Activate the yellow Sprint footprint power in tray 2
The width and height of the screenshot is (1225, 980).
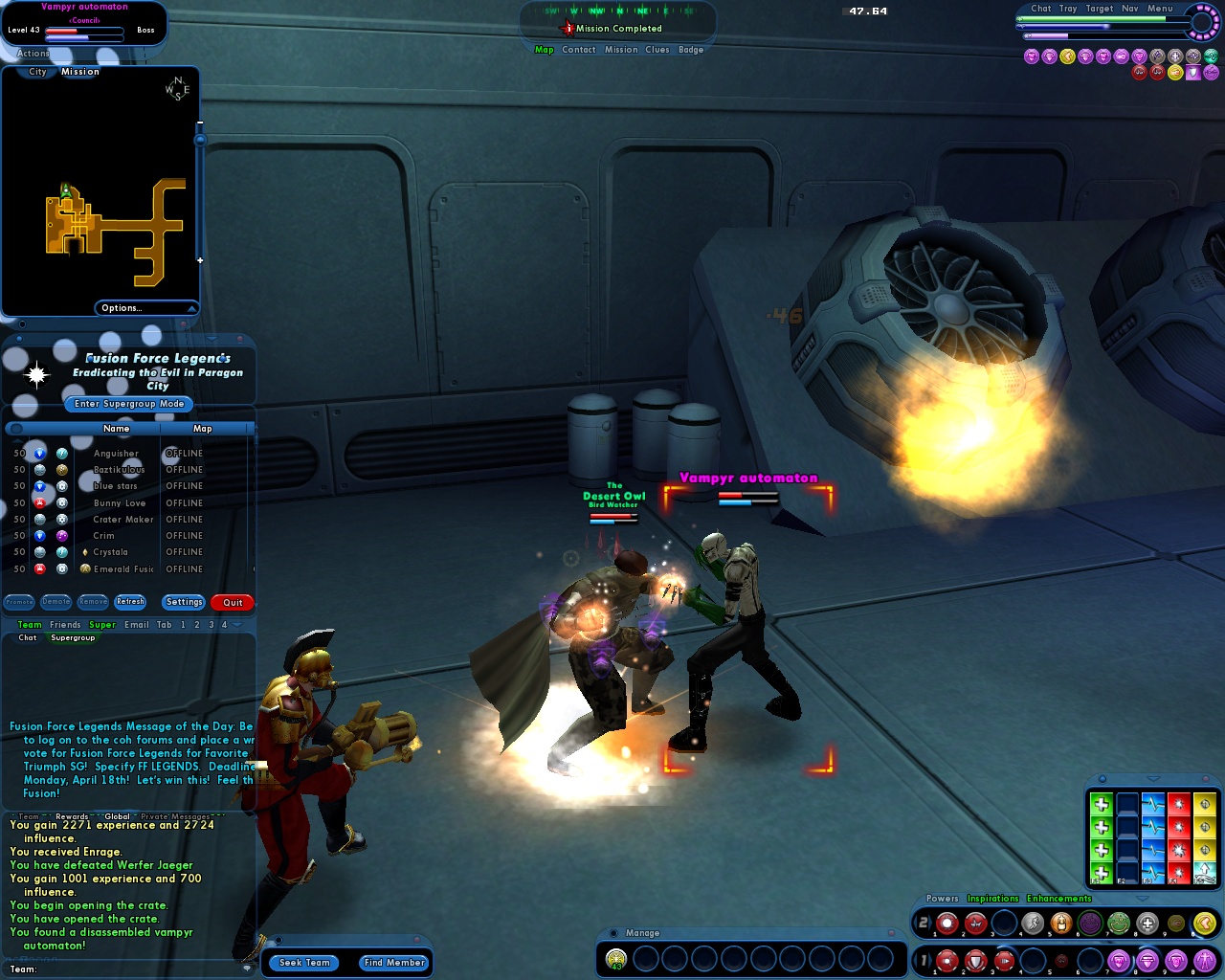click(x=1205, y=924)
